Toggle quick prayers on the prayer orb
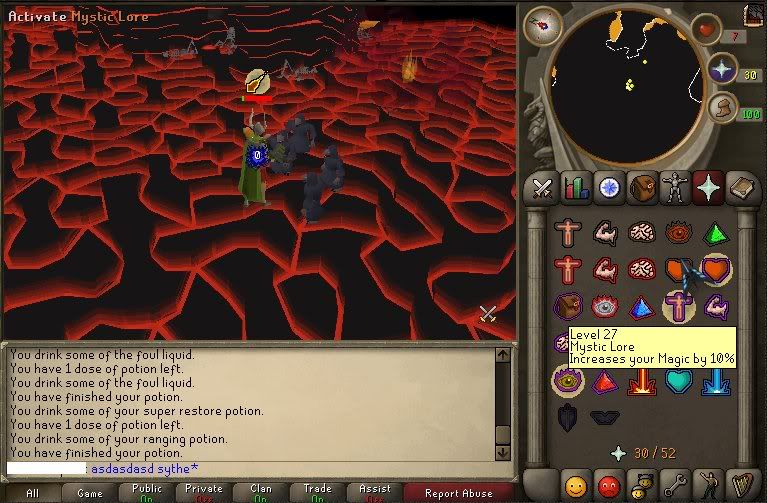This screenshot has height=503, width=767. (x=722, y=70)
